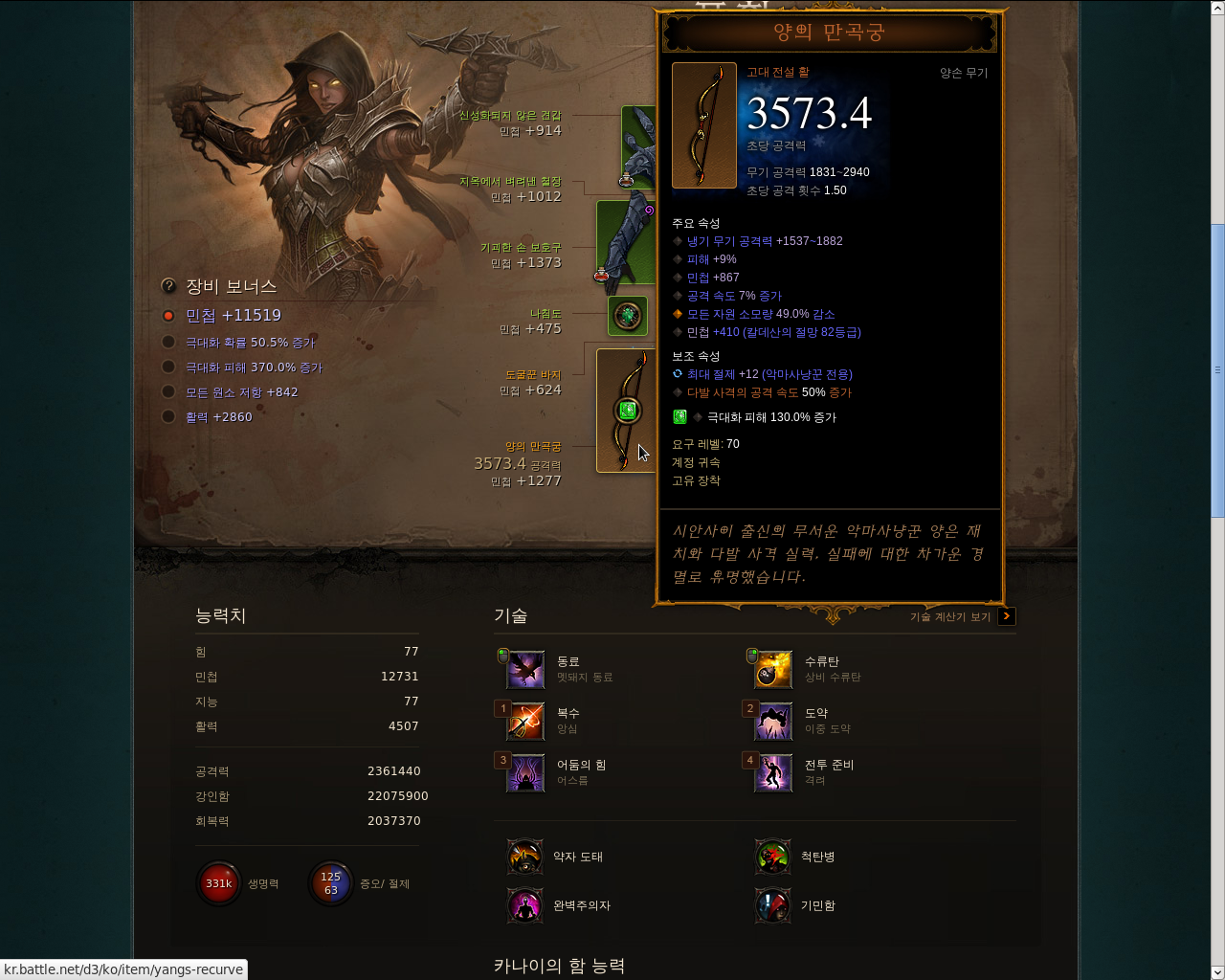Select the 전투 준비 skill icon
Viewport: 1225px width, 980px height.
(x=772, y=773)
